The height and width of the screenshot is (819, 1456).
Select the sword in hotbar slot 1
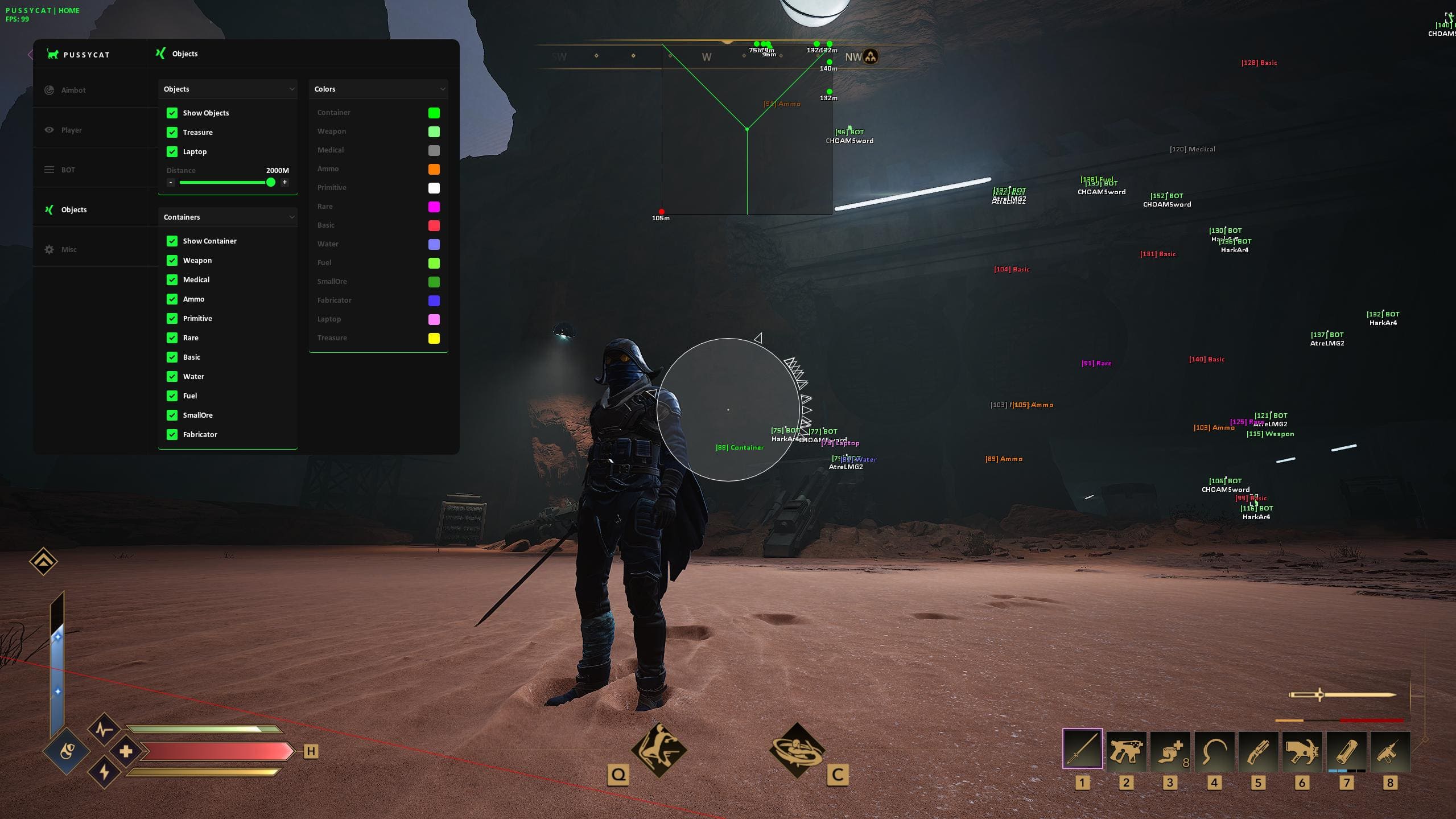click(1082, 749)
